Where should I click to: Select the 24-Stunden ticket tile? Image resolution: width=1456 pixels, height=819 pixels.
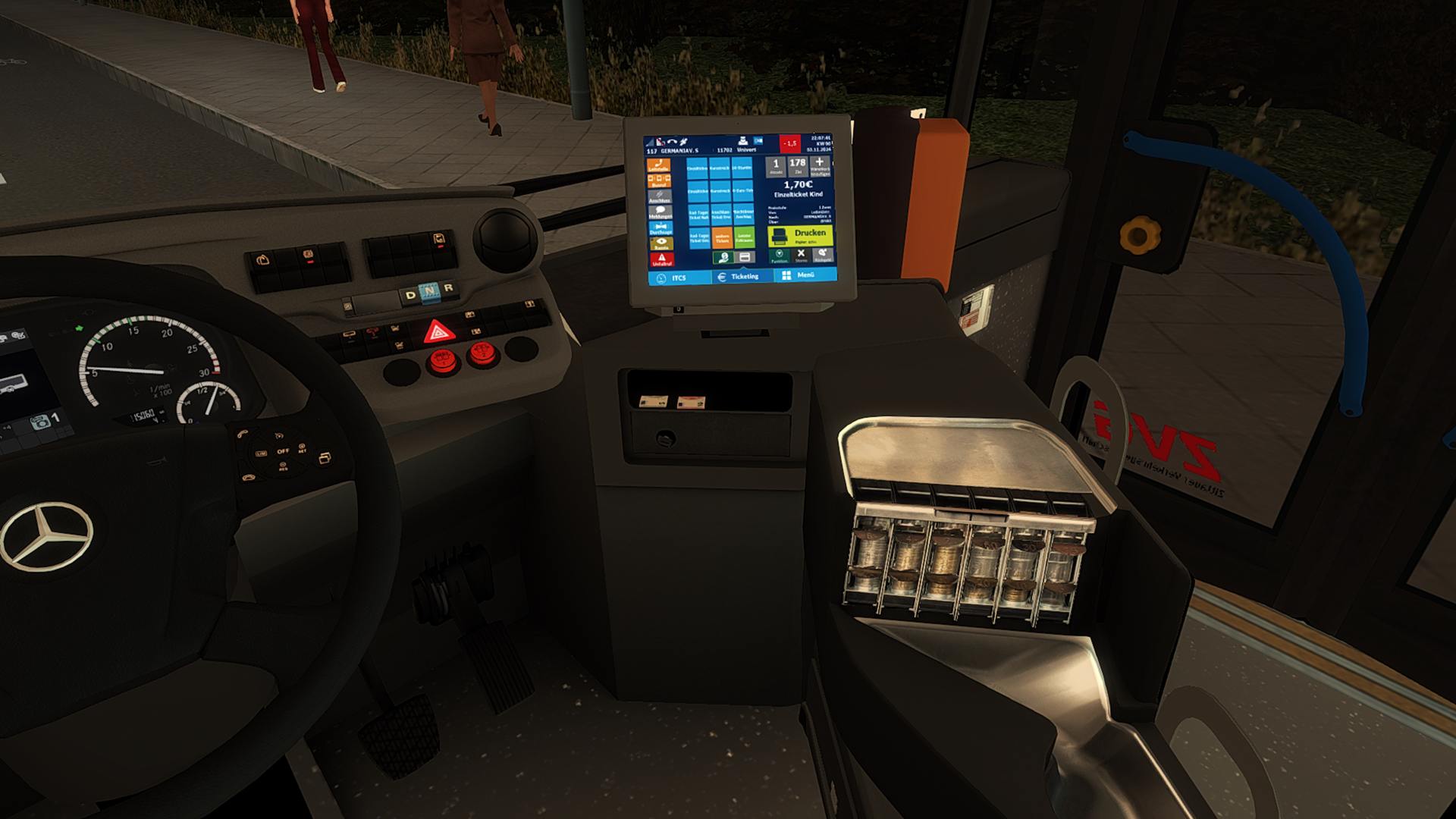pos(743,169)
